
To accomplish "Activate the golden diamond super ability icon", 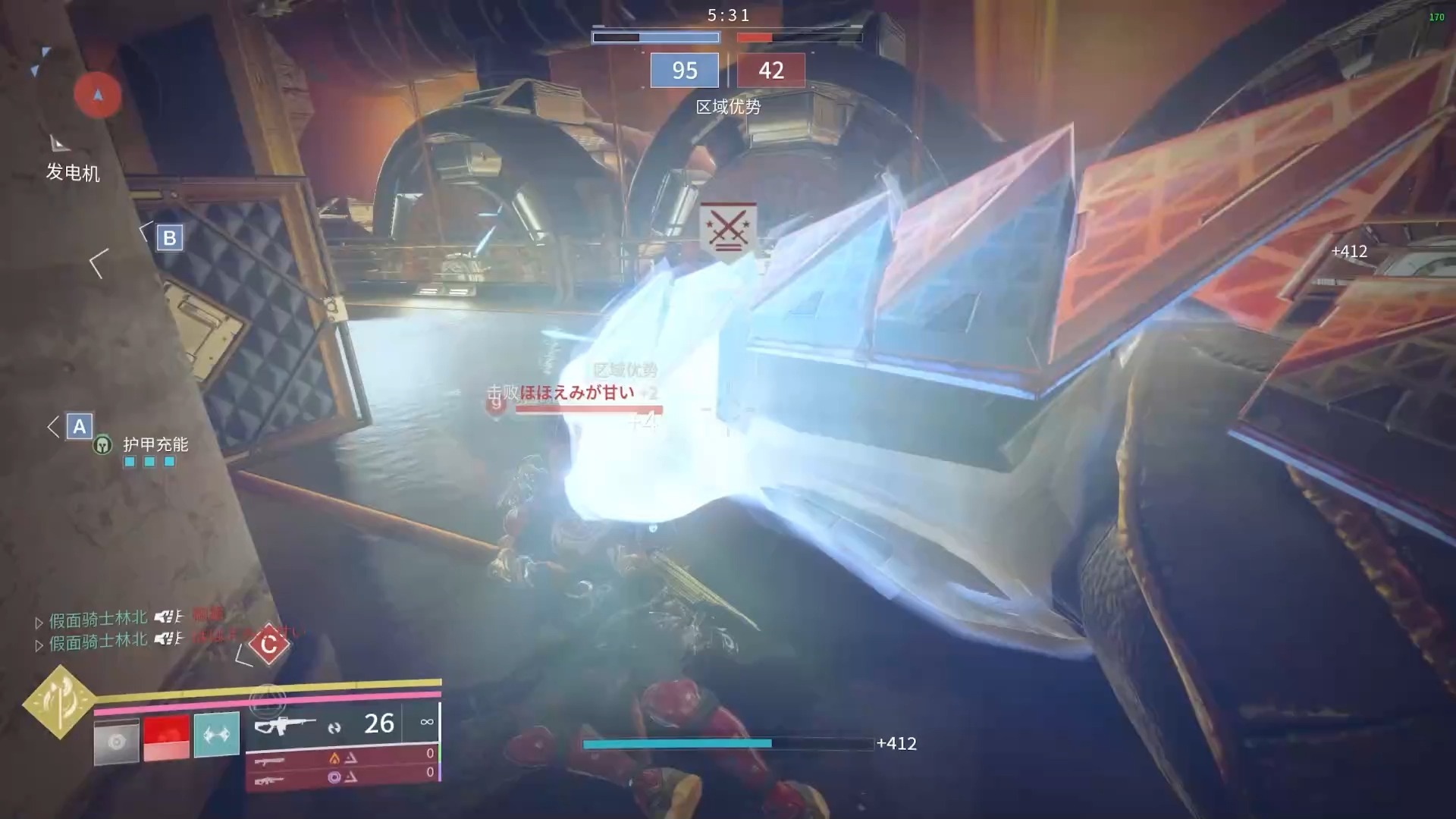I will point(59,701).
